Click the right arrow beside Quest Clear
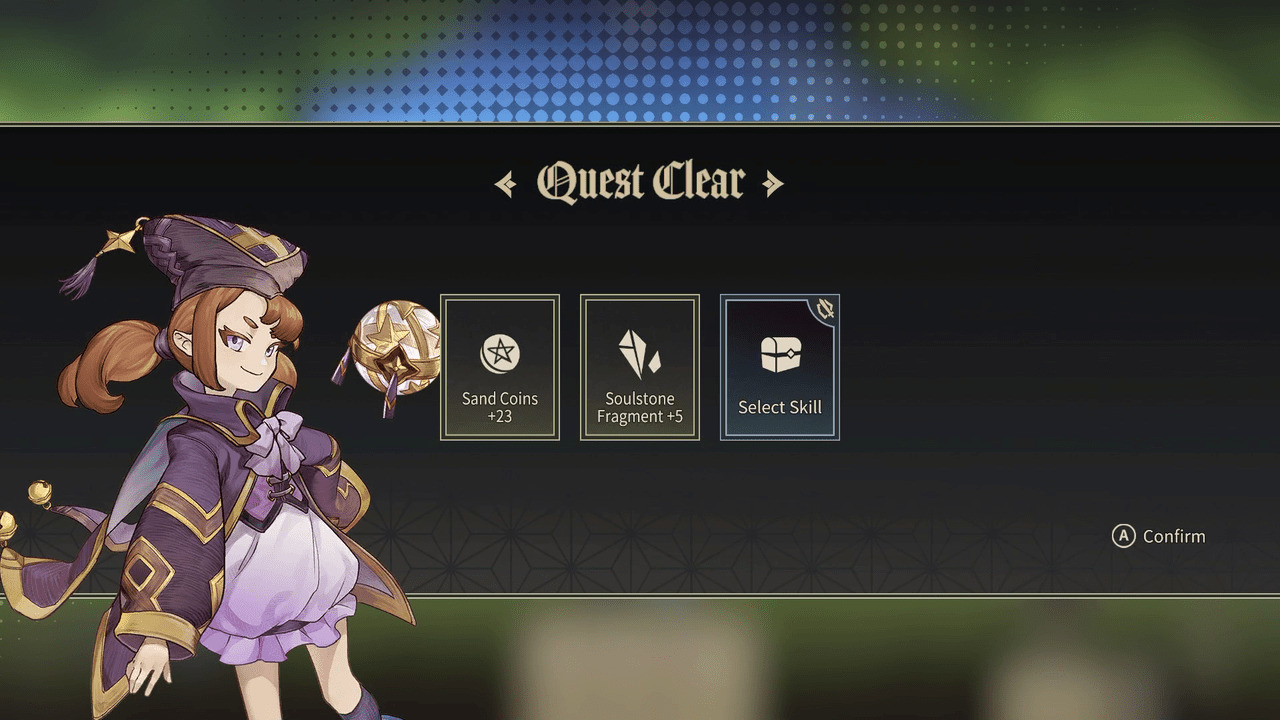 point(775,181)
